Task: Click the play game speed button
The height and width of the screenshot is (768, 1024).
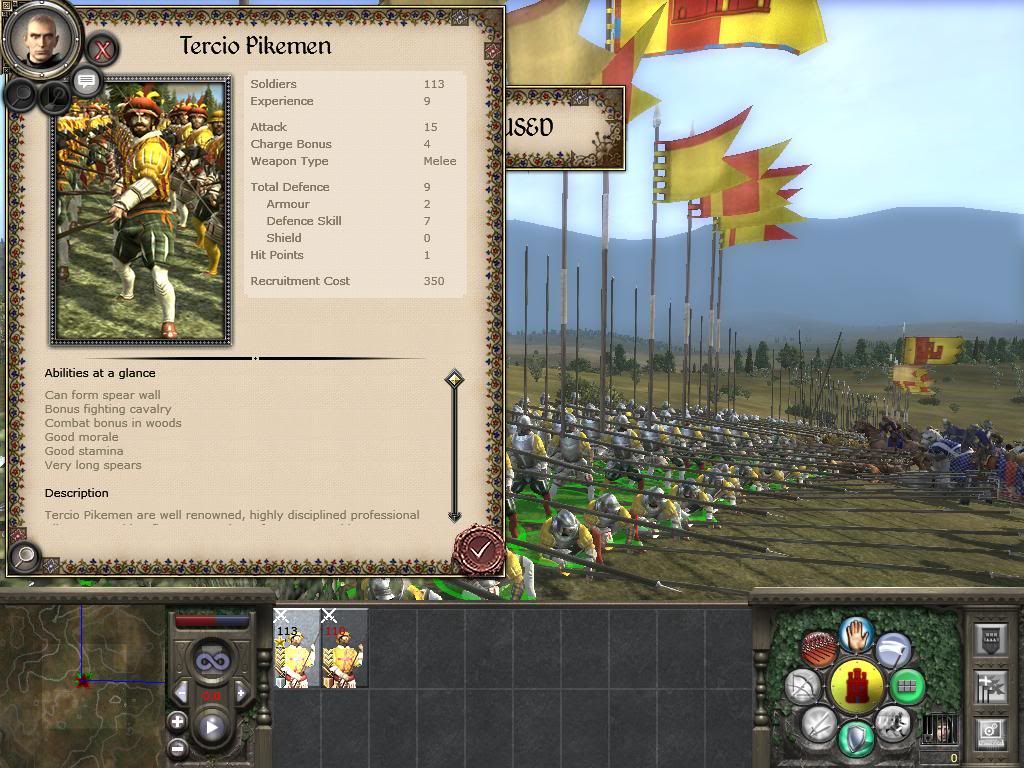Action: click(212, 727)
